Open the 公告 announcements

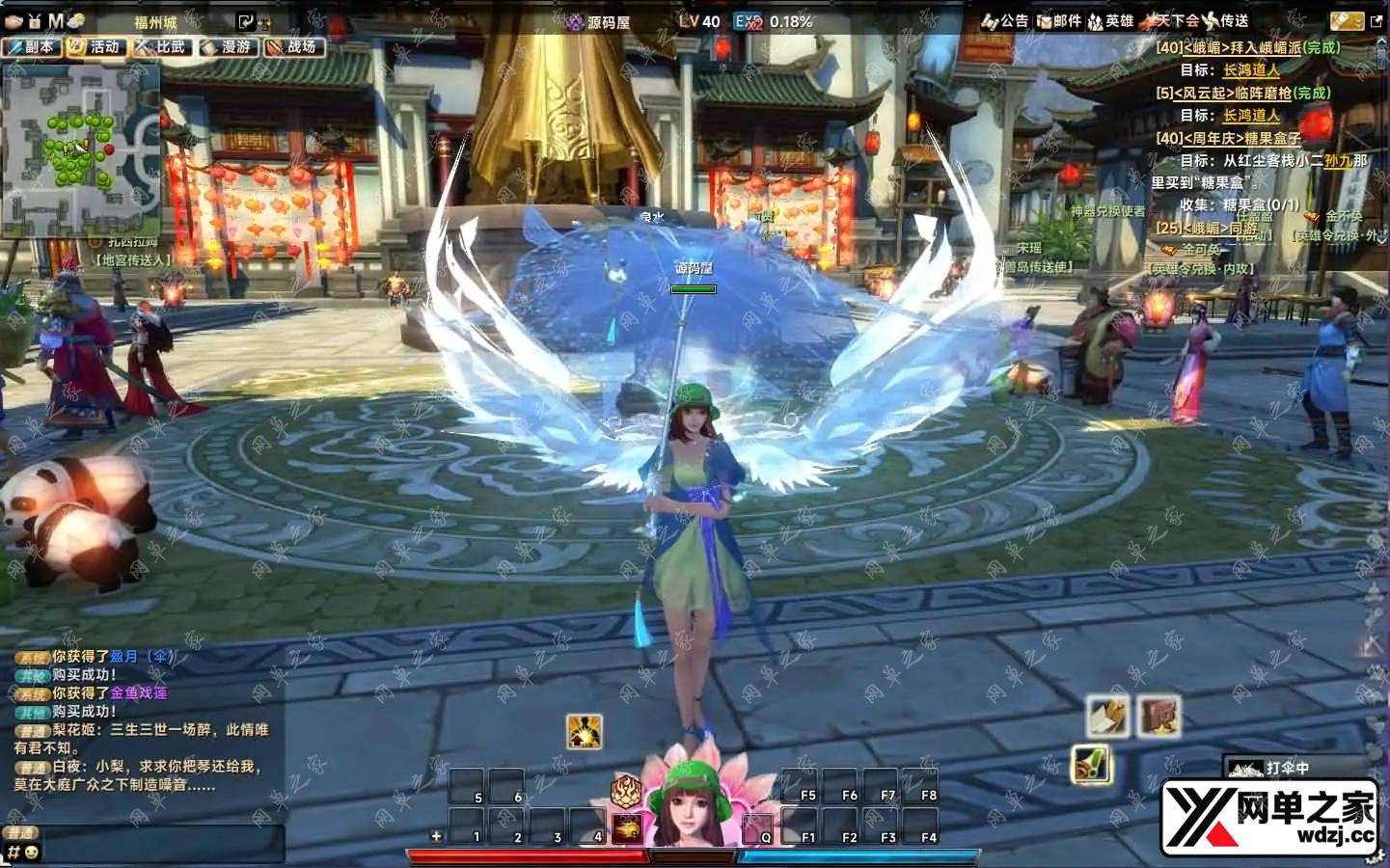[x=1005, y=20]
